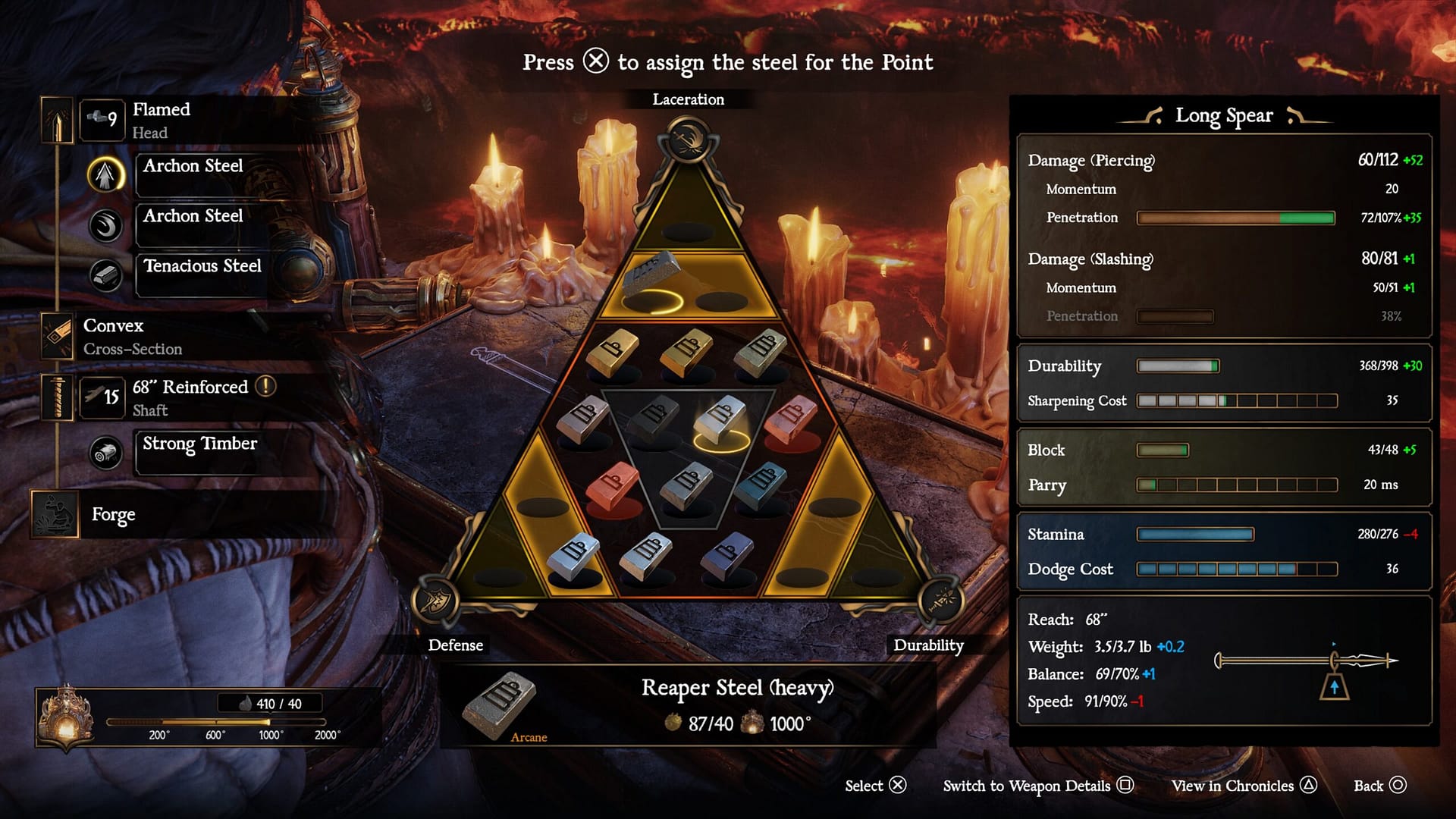
Task: Select the 68" Reinforced Shaft component
Action: (190, 397)
